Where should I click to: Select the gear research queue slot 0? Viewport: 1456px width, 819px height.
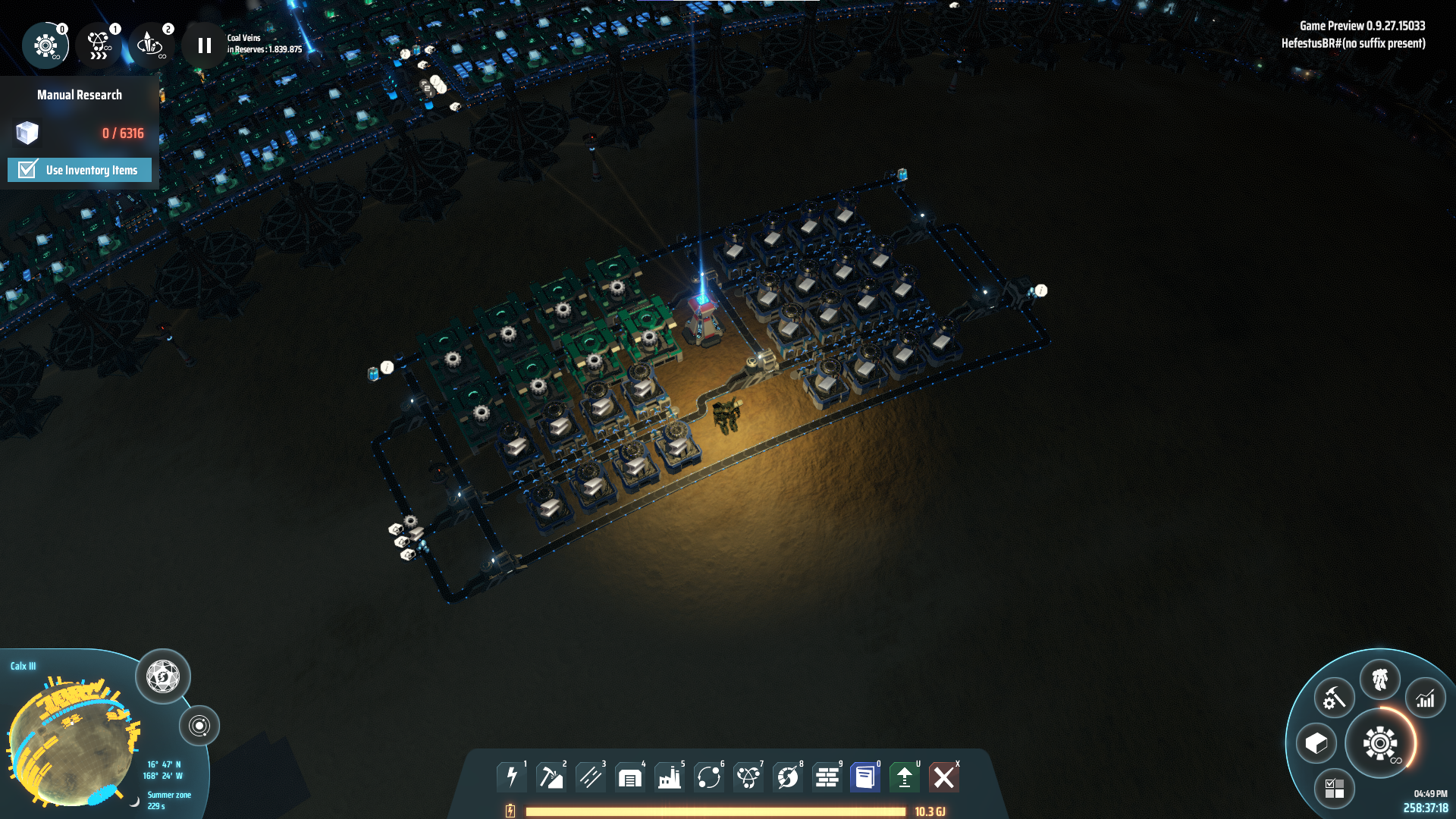45,45
